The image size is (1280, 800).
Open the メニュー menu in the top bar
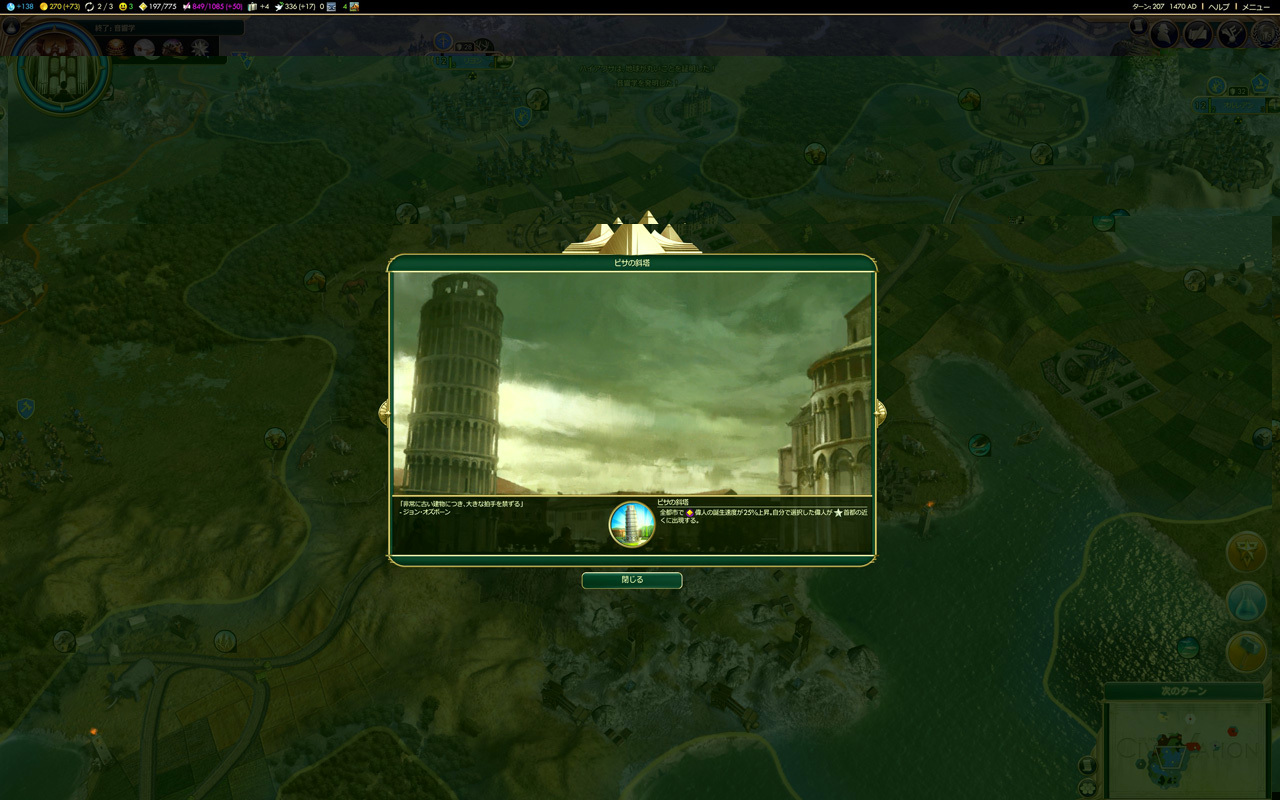coord(1255,7)
